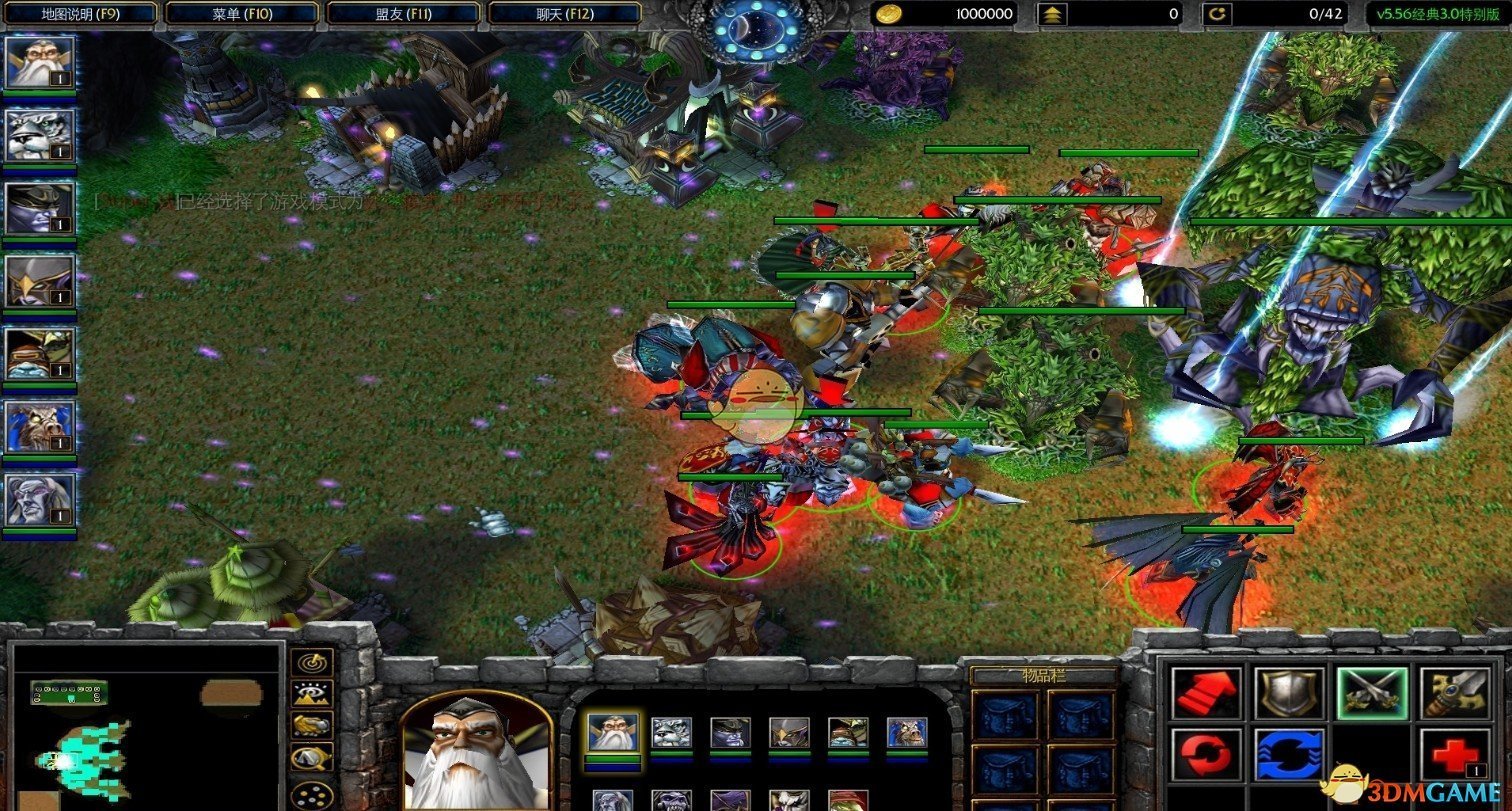This screenshot has width=1512, height=811.
Task: Open the 地图说明 (F9) panel
Action: (x=80, y=14)
